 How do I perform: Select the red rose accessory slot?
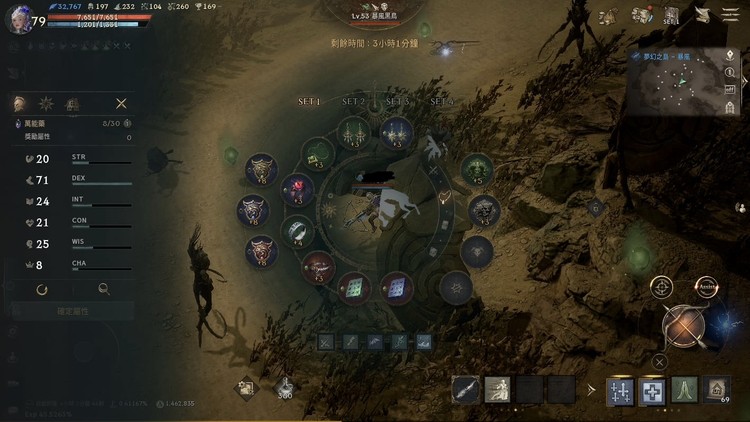click(297, 188)
